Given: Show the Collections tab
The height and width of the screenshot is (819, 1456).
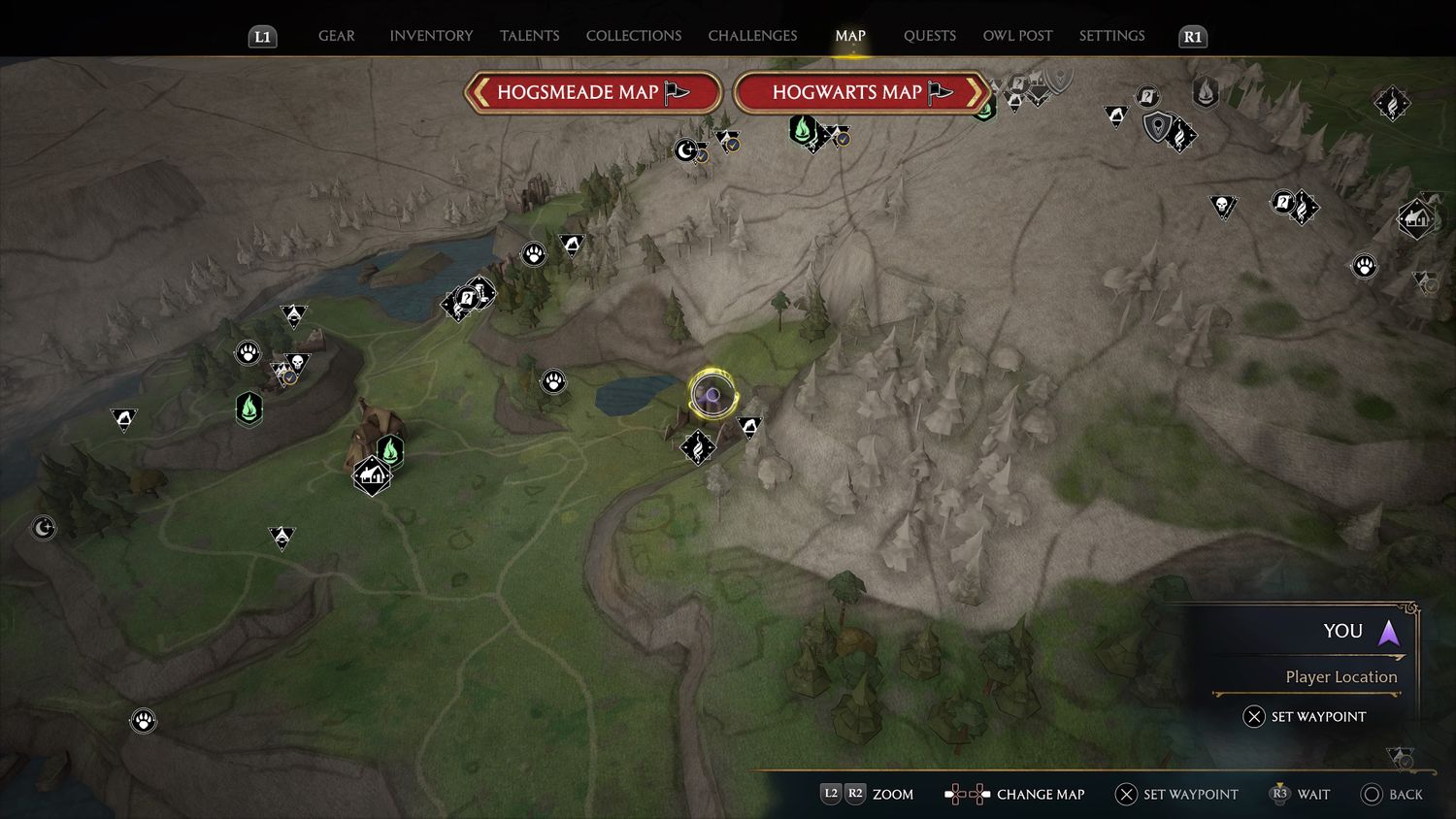Looking at the screenshot, I should click(x=634, y=36).
